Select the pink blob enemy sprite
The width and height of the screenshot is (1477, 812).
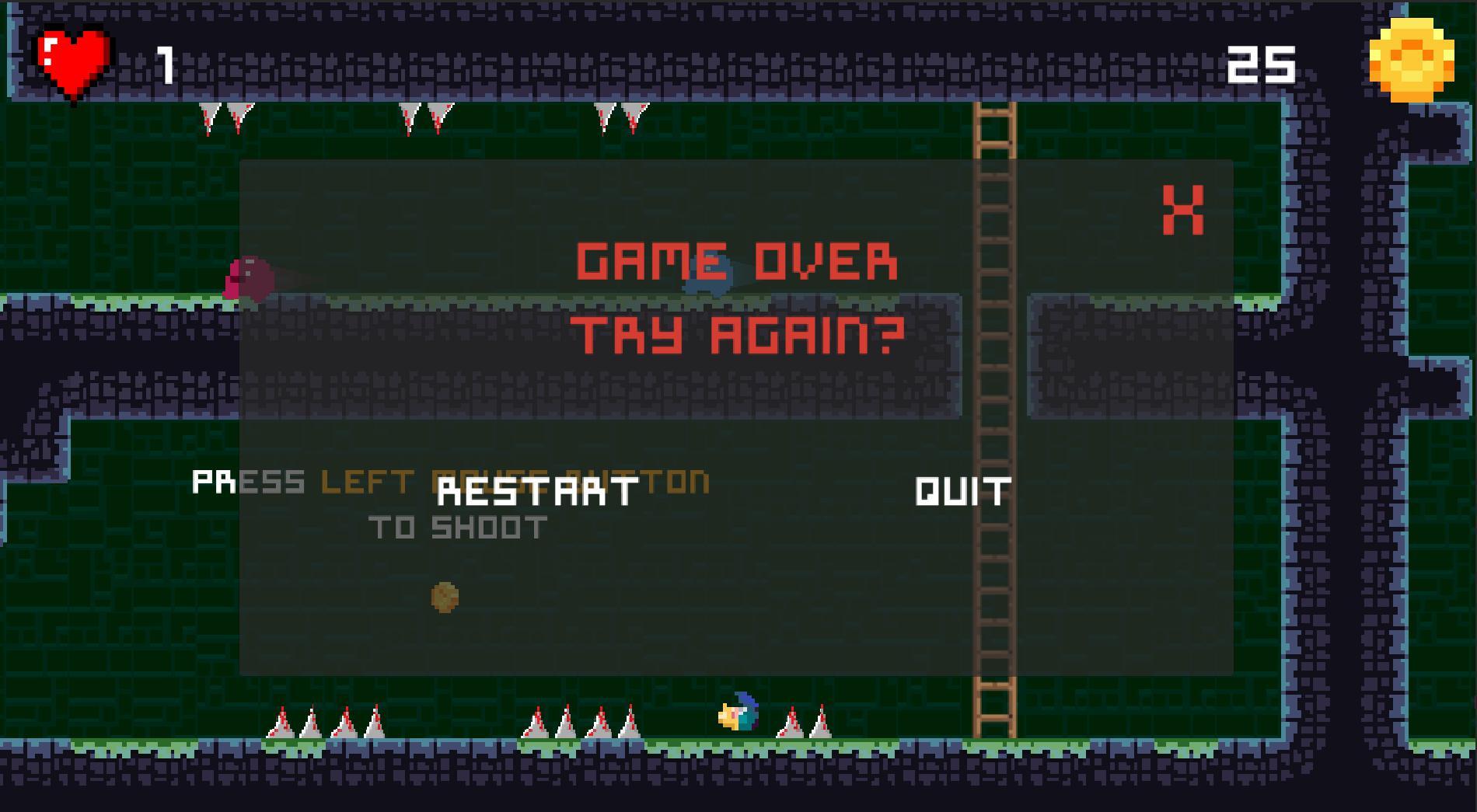click(249, 280)
